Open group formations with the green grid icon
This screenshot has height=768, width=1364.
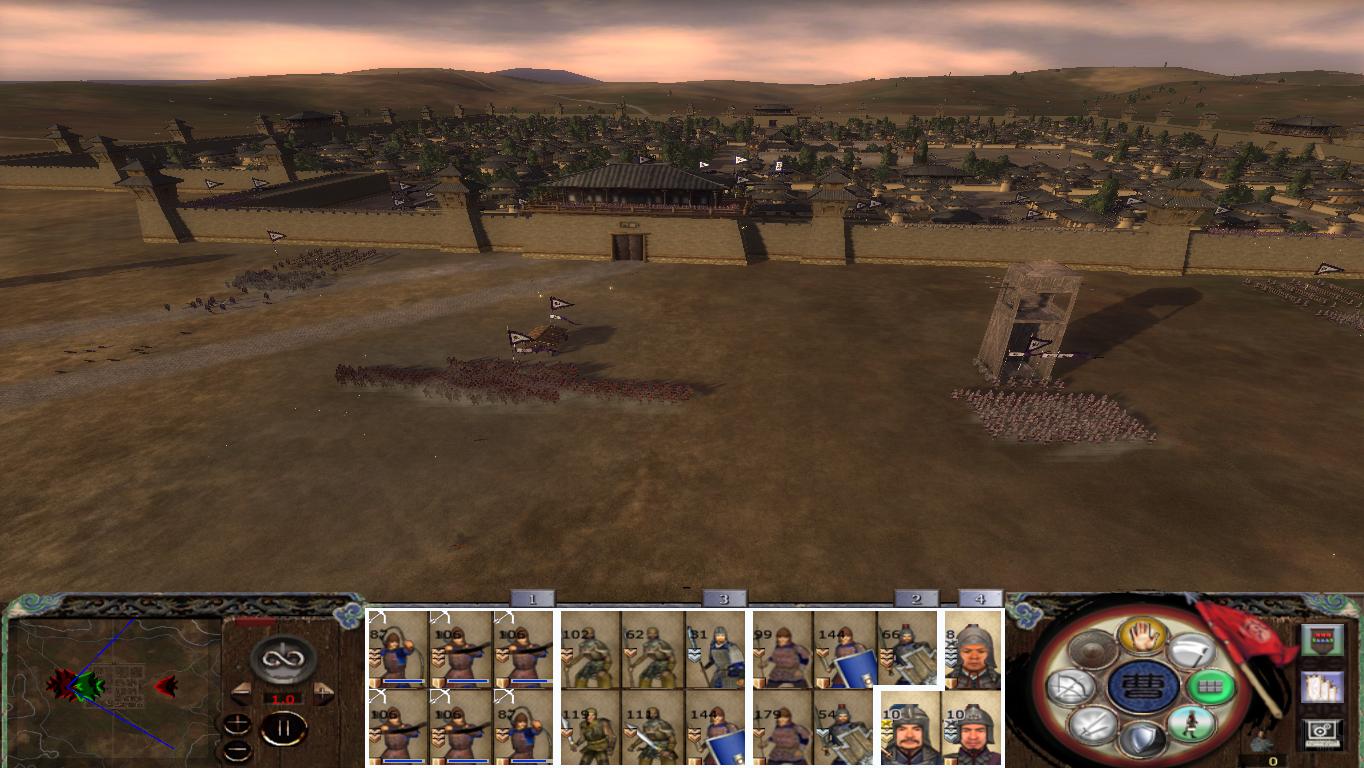click(1211, 686)
